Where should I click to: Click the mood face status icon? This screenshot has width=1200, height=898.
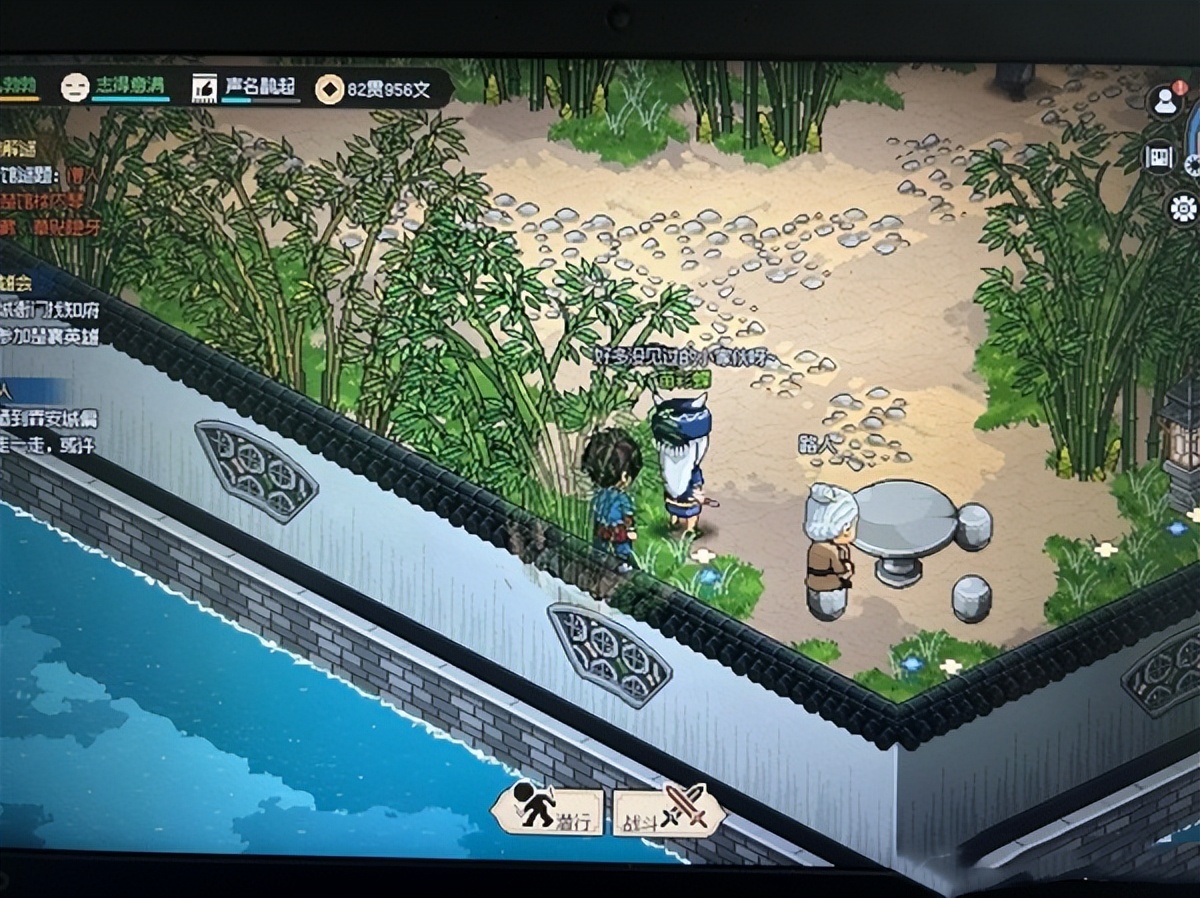tap(75, 89)
